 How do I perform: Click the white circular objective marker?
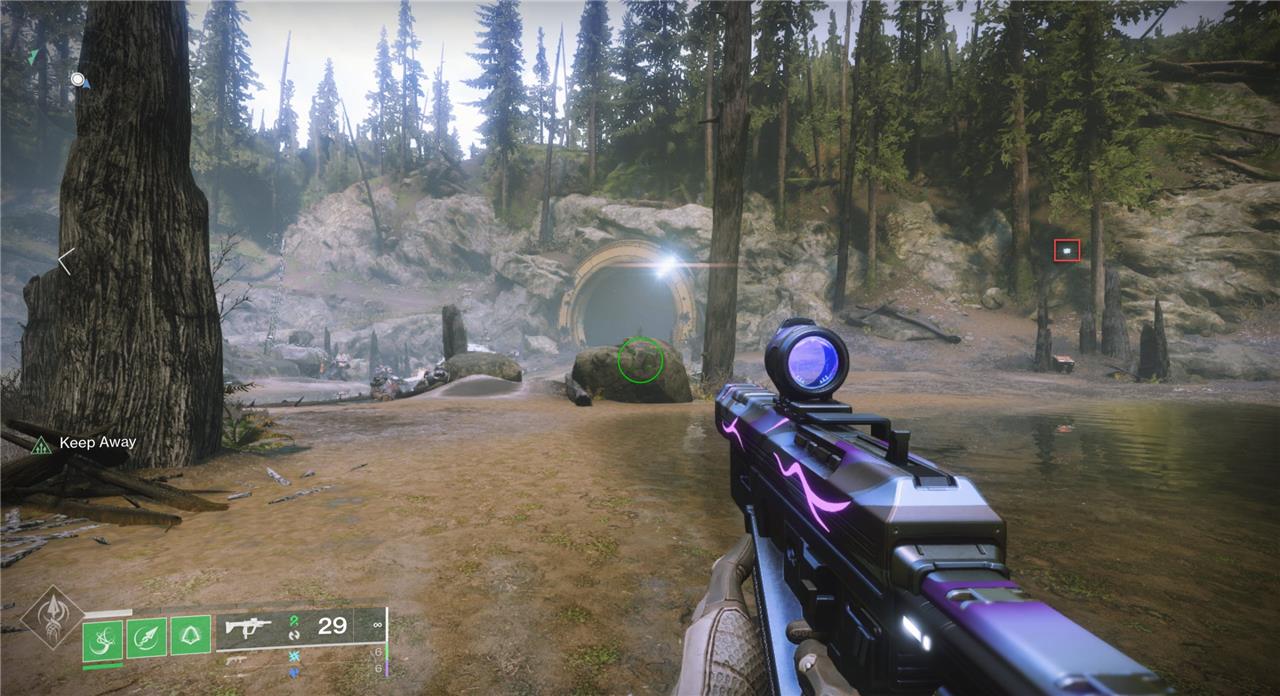[78, 79]
